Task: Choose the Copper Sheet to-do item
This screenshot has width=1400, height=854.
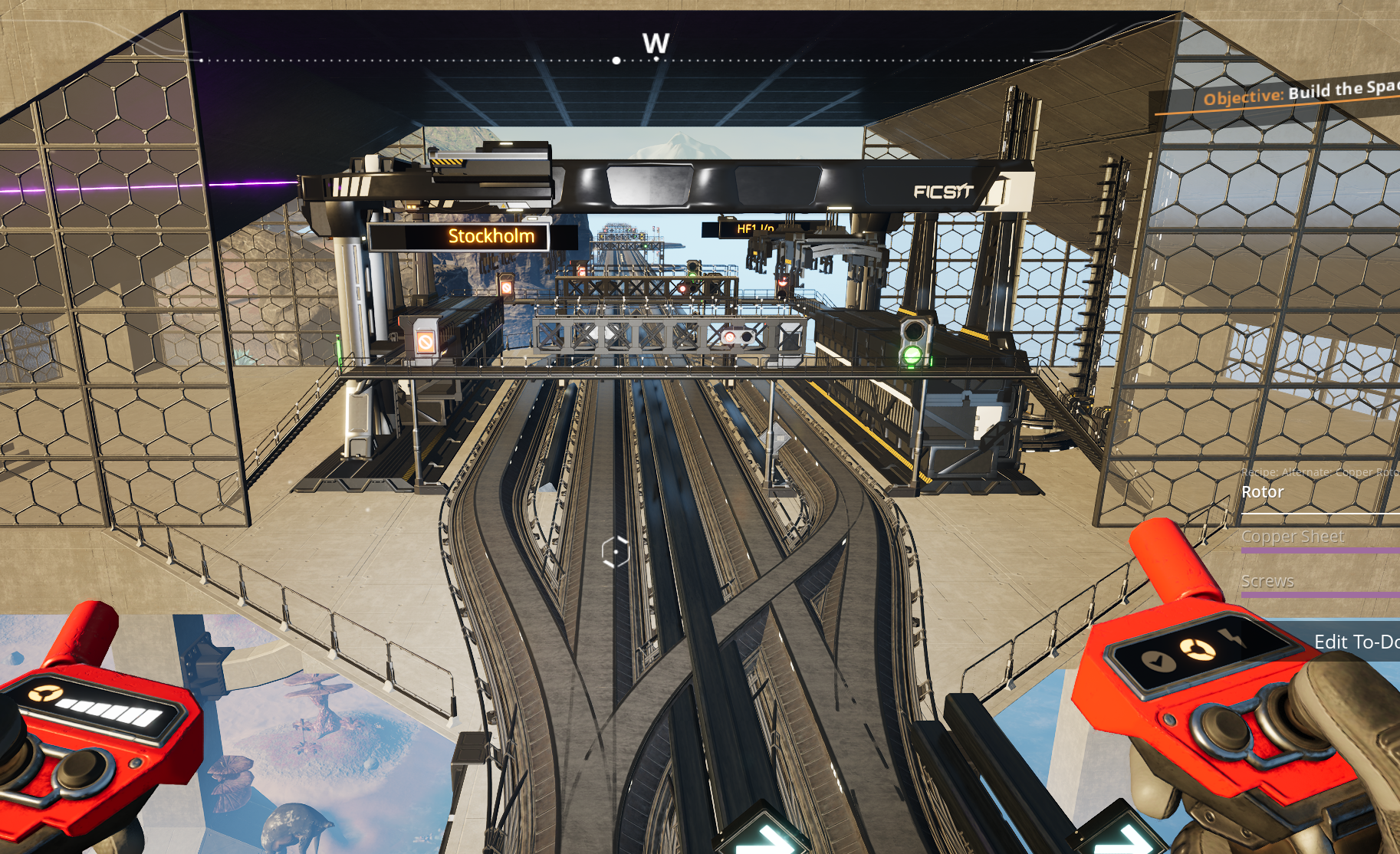Action: pyautogui.click(x=1293, y=537)
